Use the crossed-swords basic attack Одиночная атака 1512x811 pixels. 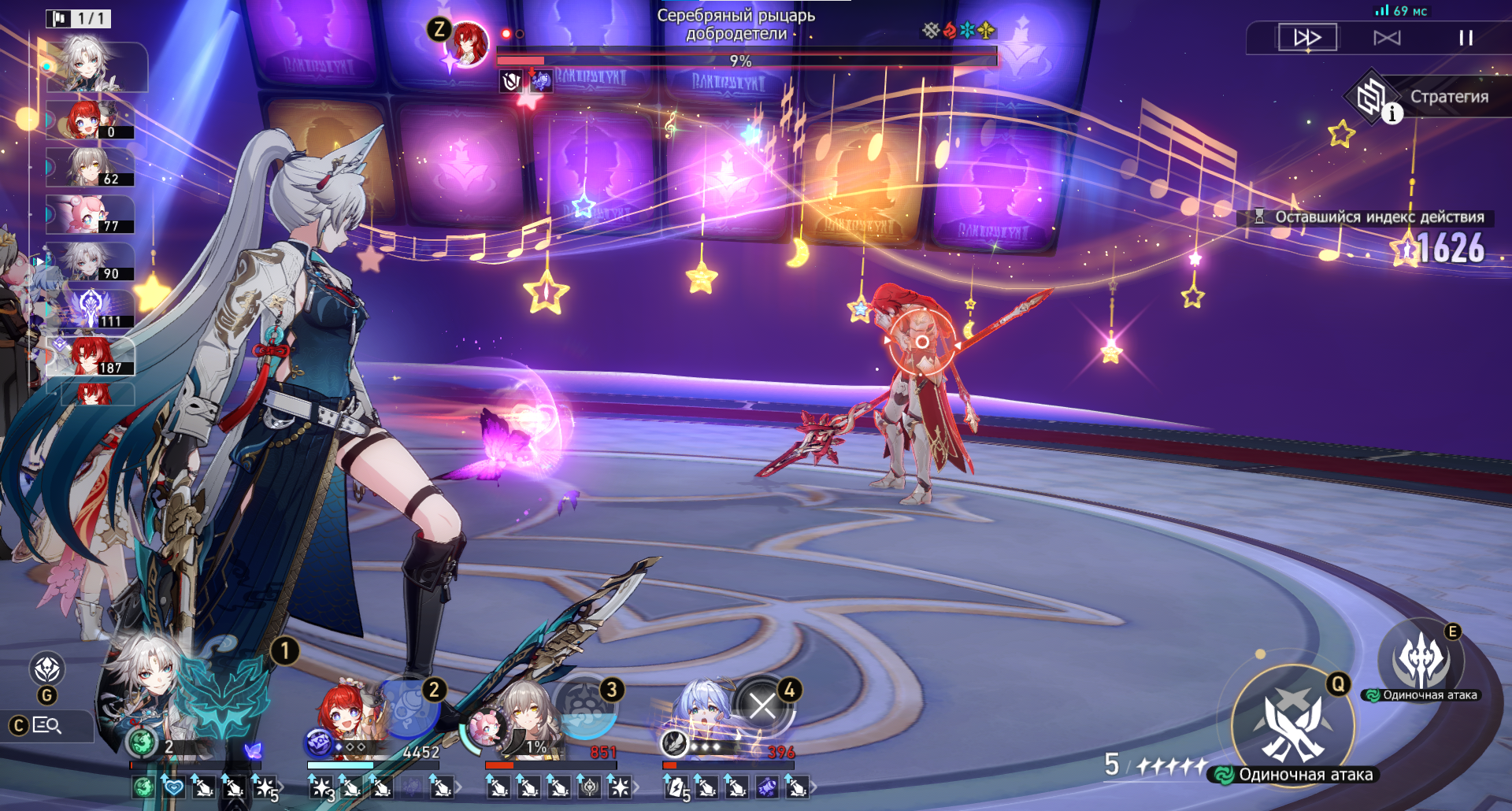(1292, 724)
